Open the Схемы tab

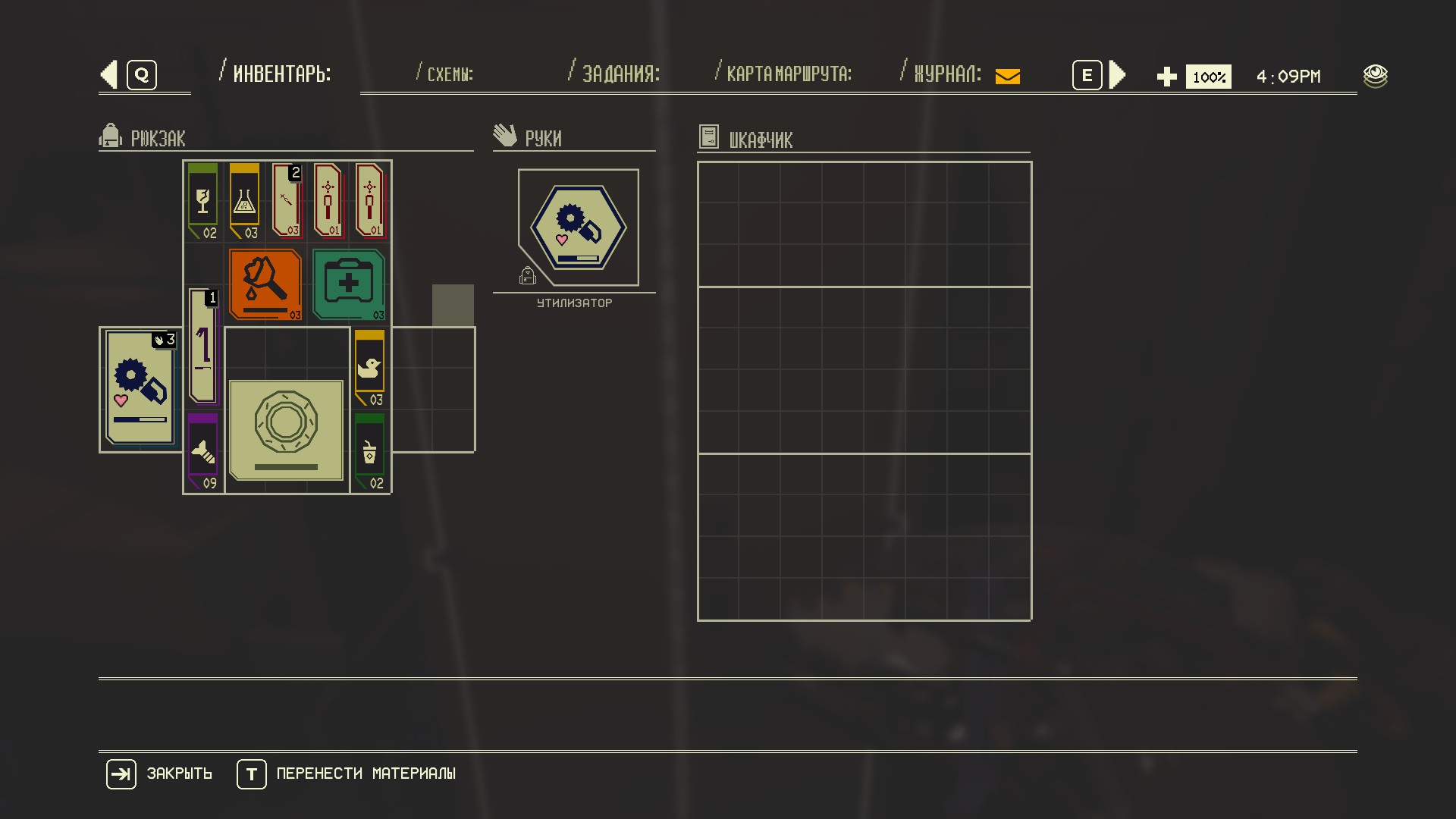(450, 74)
